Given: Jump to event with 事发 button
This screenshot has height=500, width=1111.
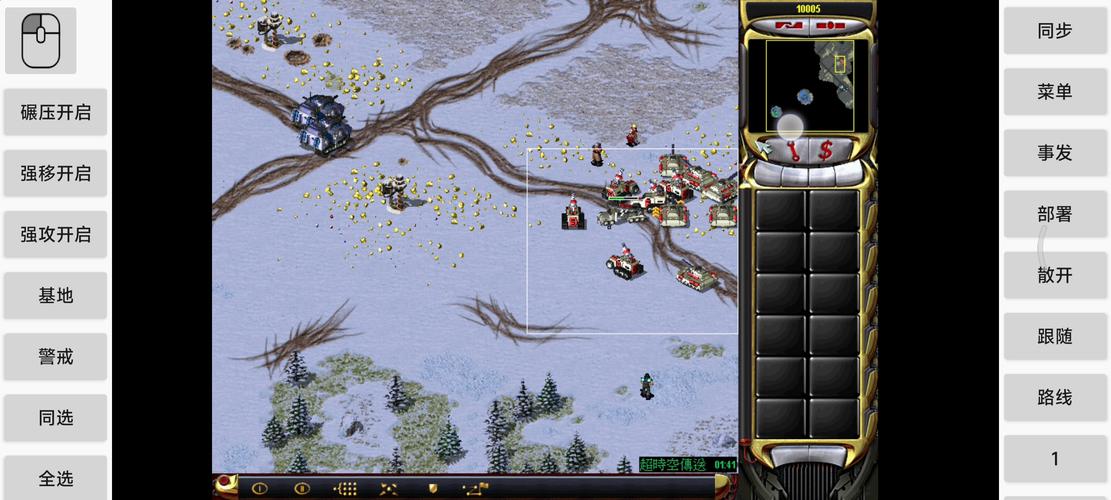Looking at the screenshot, I should click(x=1054, y=153).
